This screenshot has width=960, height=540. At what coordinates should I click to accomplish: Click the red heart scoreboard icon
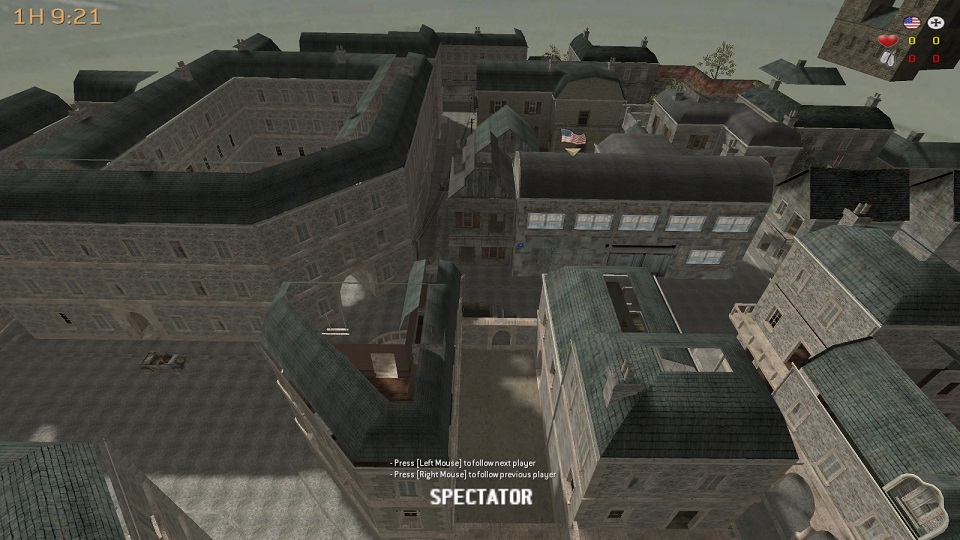(x=886, y=41)
